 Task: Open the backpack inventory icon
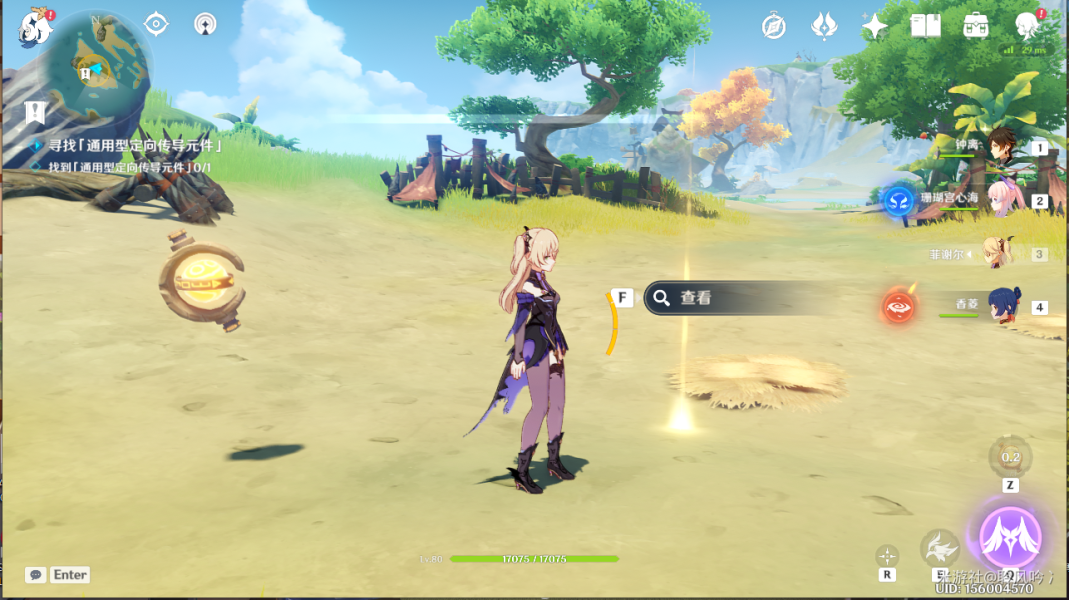coord(976,26)
